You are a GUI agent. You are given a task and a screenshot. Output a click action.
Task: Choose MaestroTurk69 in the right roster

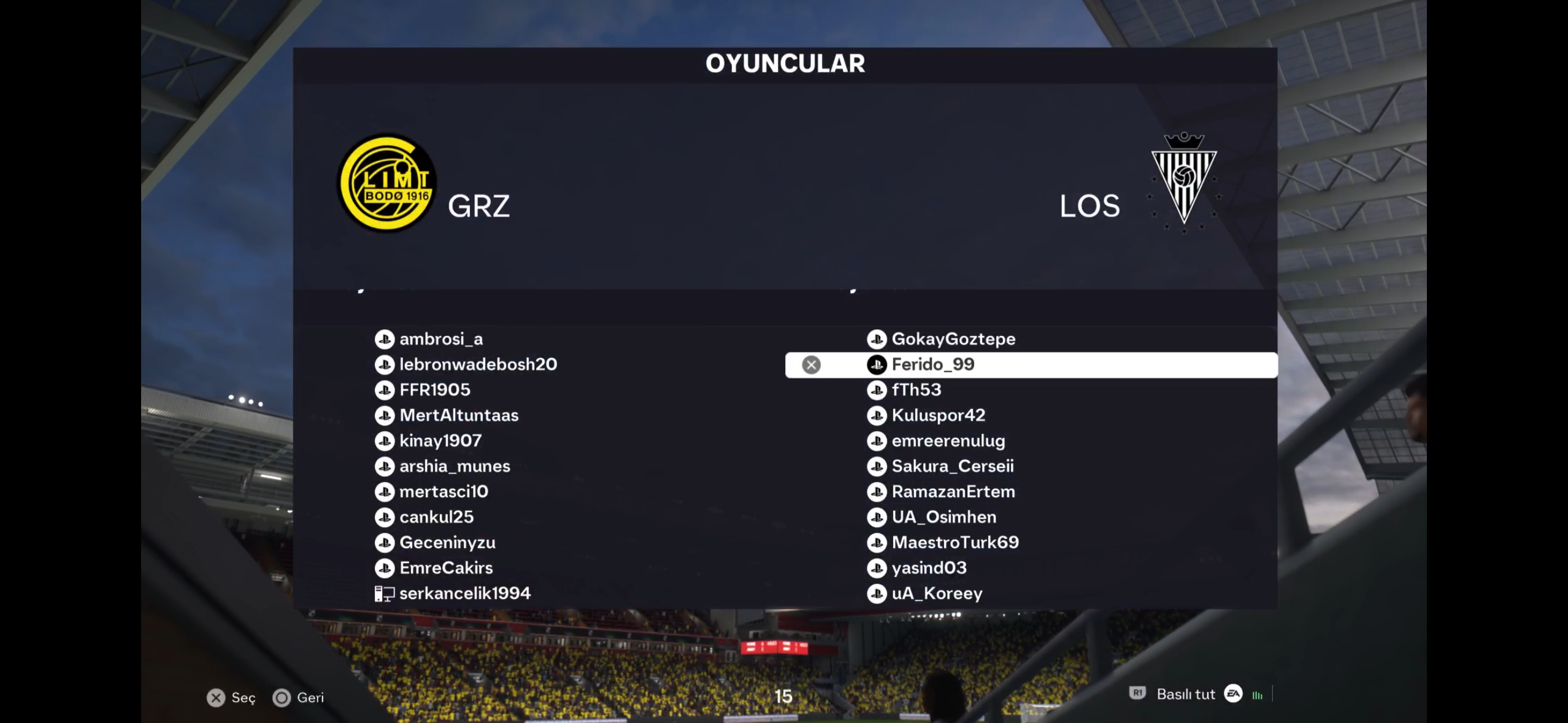(955, 543)
